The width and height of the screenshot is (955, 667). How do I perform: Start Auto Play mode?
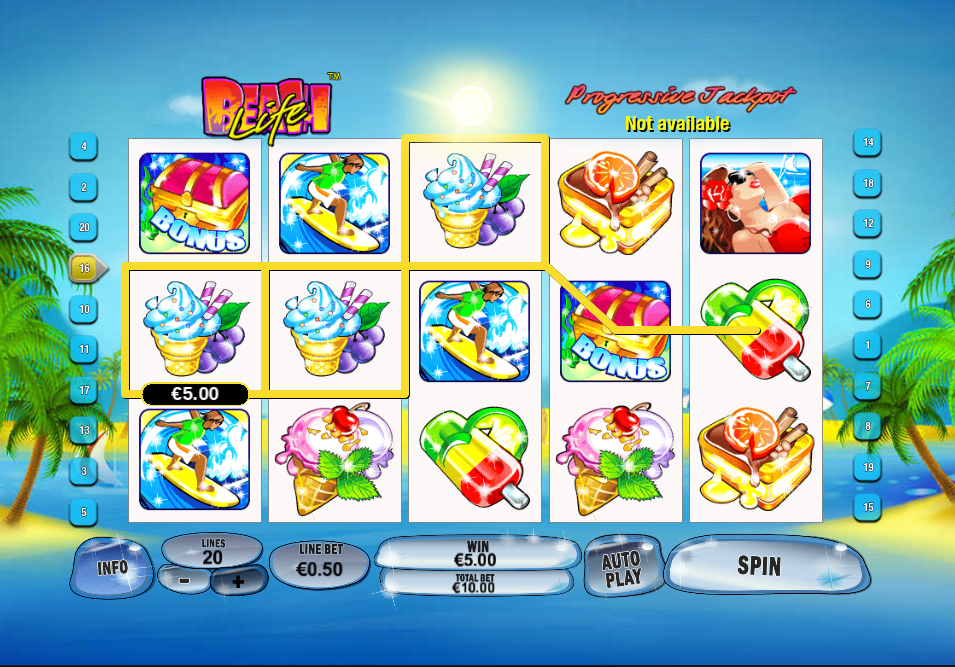pyautogui.click(x=622, y=568)
